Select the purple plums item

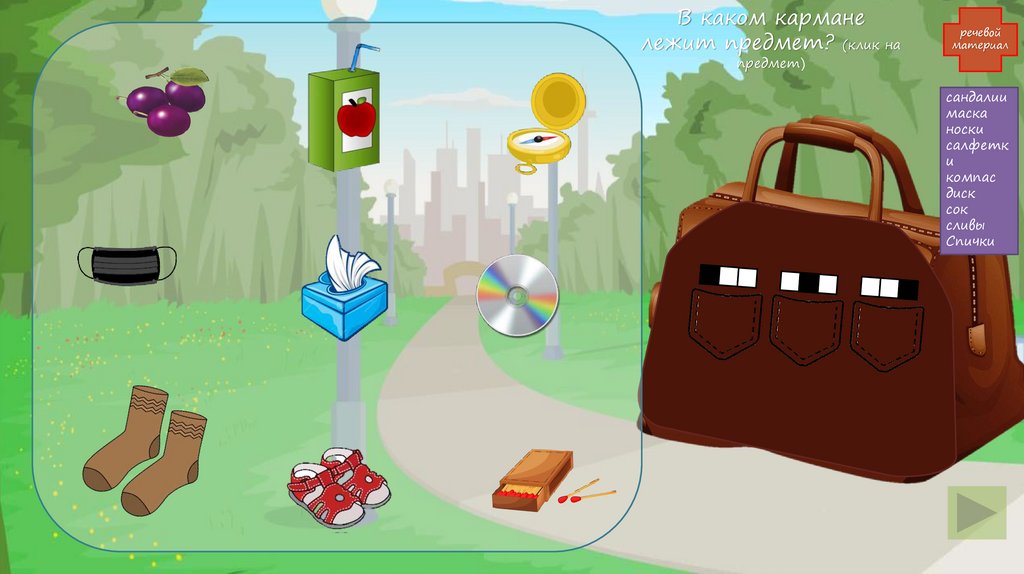click(166, 103)
